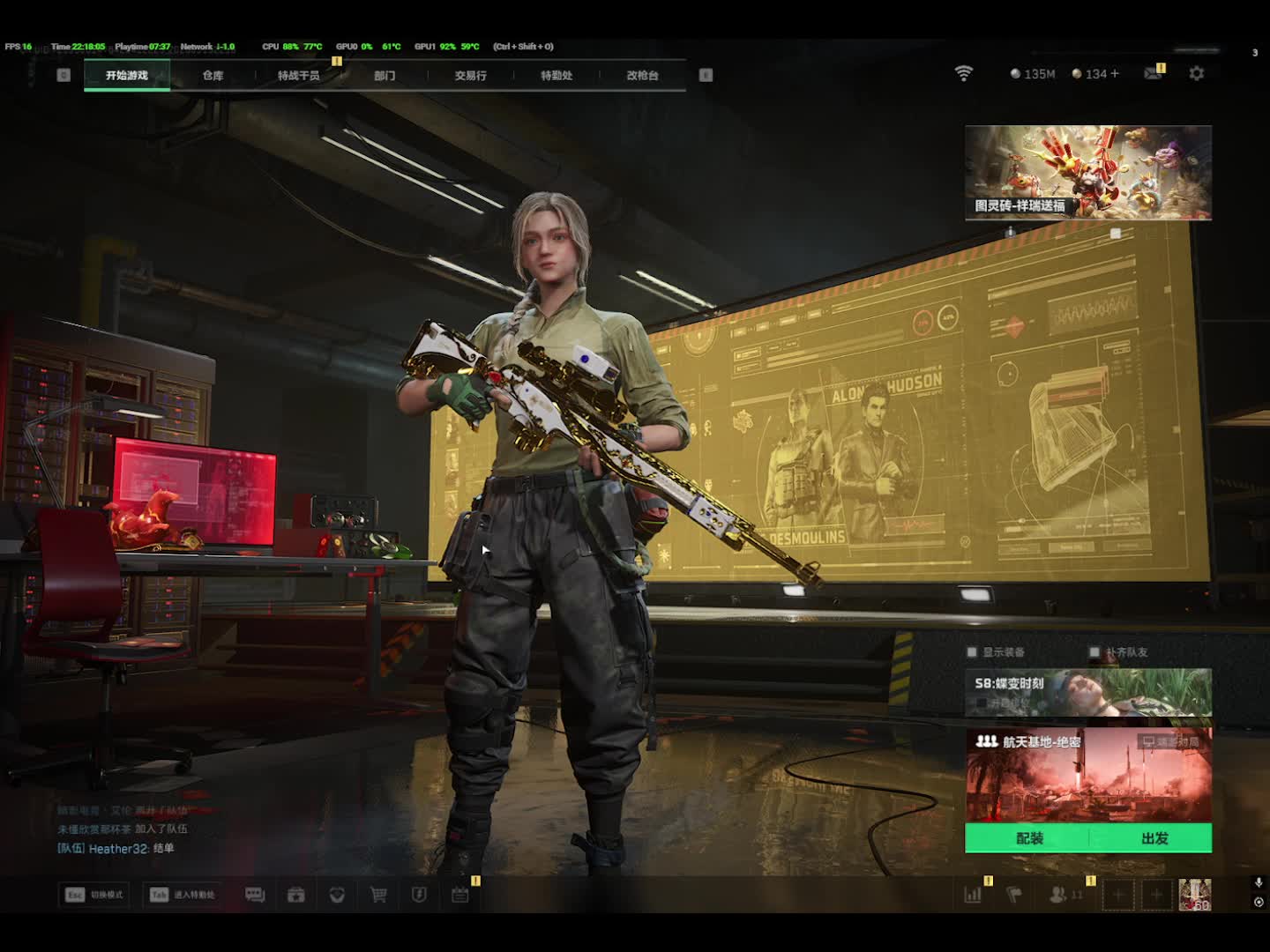Select the 开始游戏 (Start Game) tab

[127, 76]
